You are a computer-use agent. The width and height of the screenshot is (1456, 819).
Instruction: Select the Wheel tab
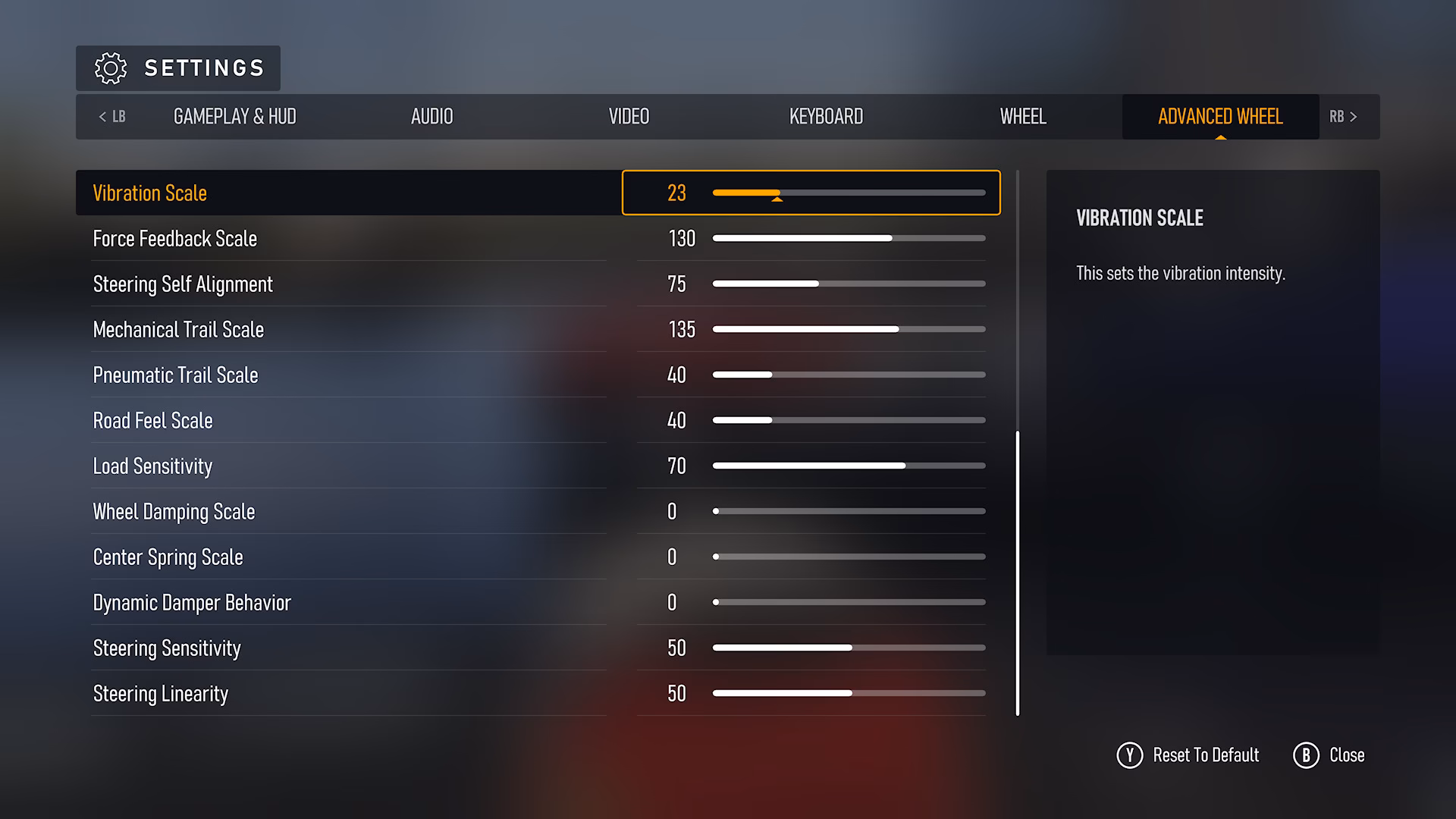point(1022,117)
